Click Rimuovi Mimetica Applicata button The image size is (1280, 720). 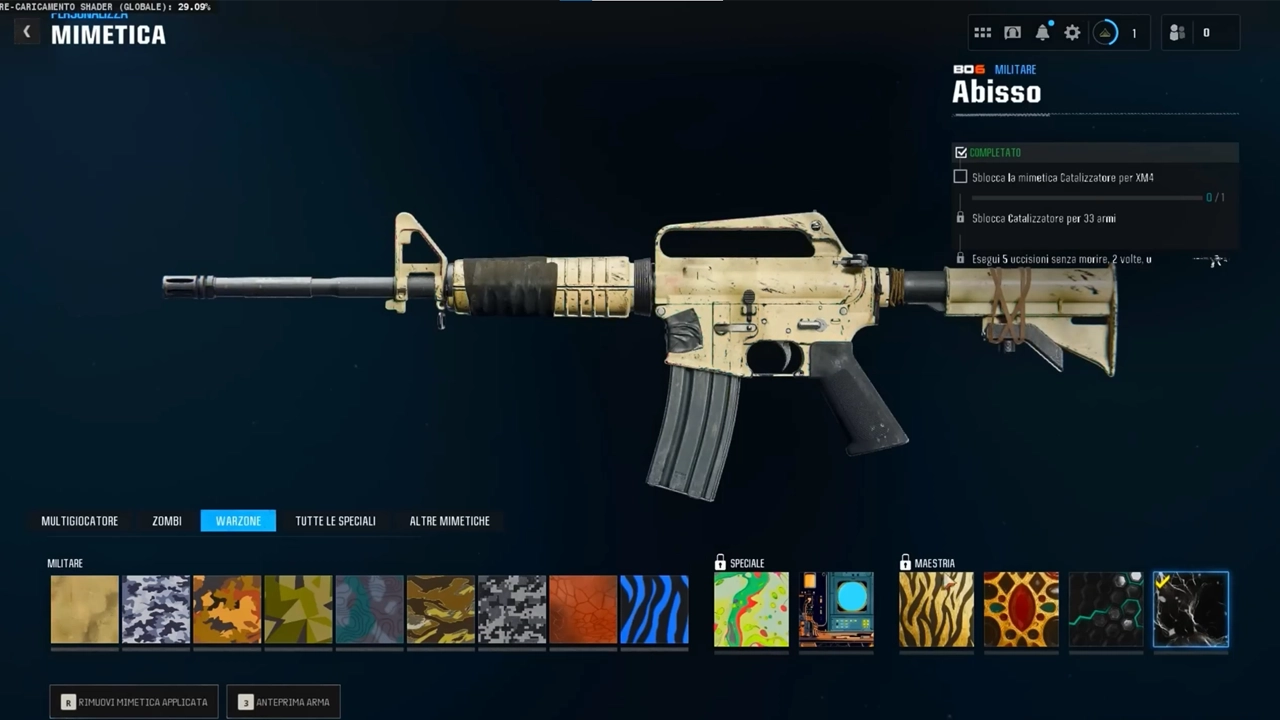[x=134, y=702]
